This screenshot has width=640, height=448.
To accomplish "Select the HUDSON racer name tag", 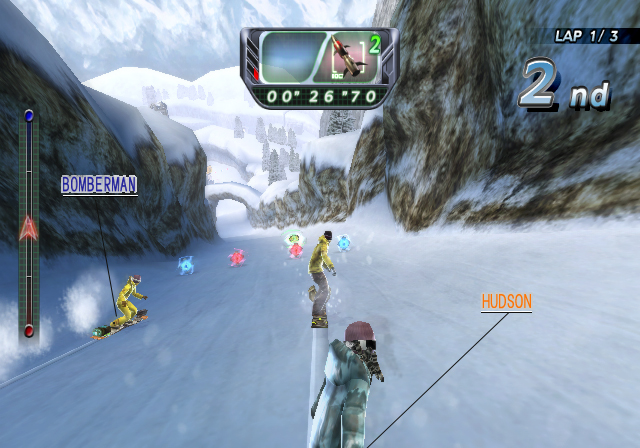I will [506, 301].
